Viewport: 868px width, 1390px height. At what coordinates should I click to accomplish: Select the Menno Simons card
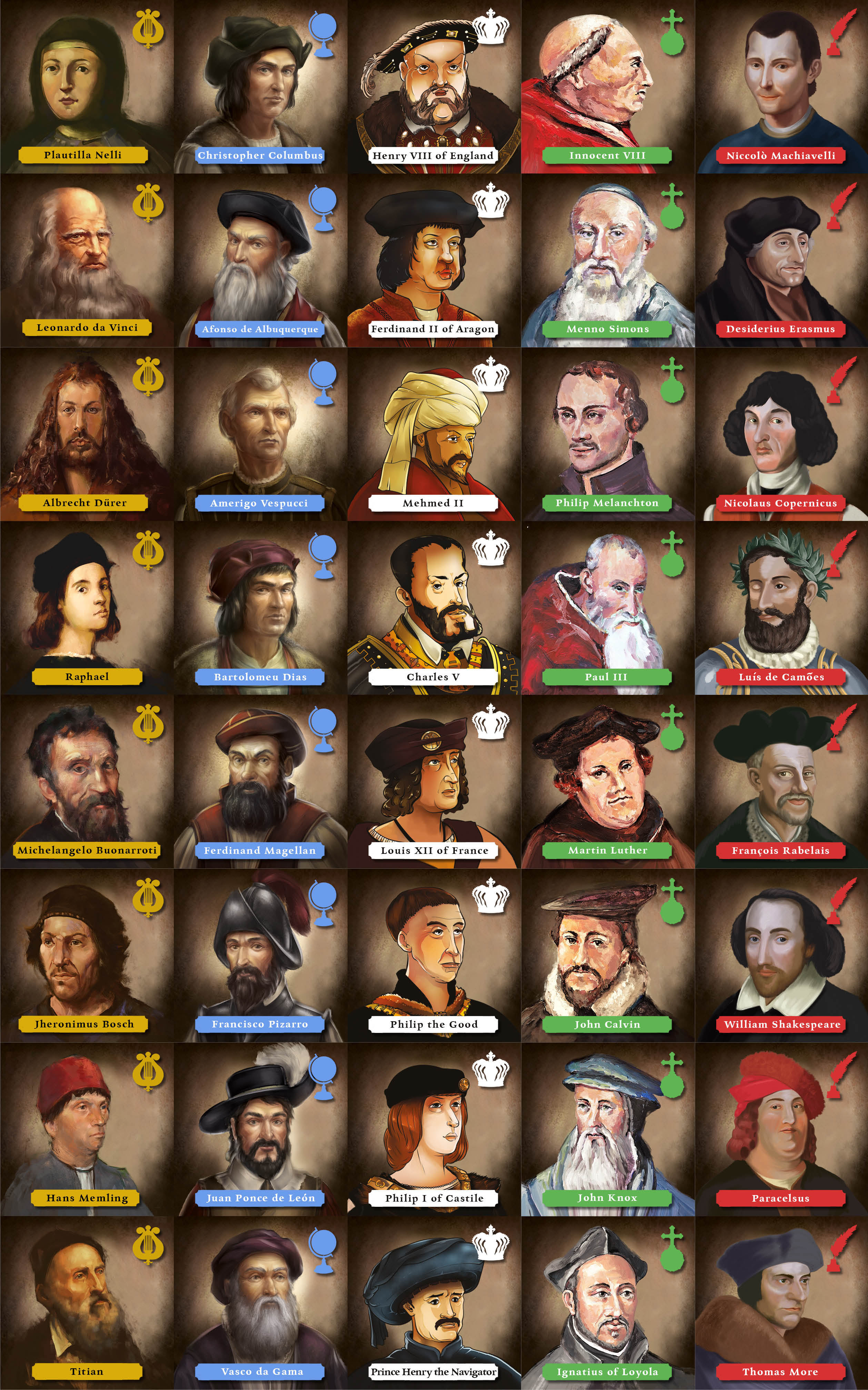(607, 260)
